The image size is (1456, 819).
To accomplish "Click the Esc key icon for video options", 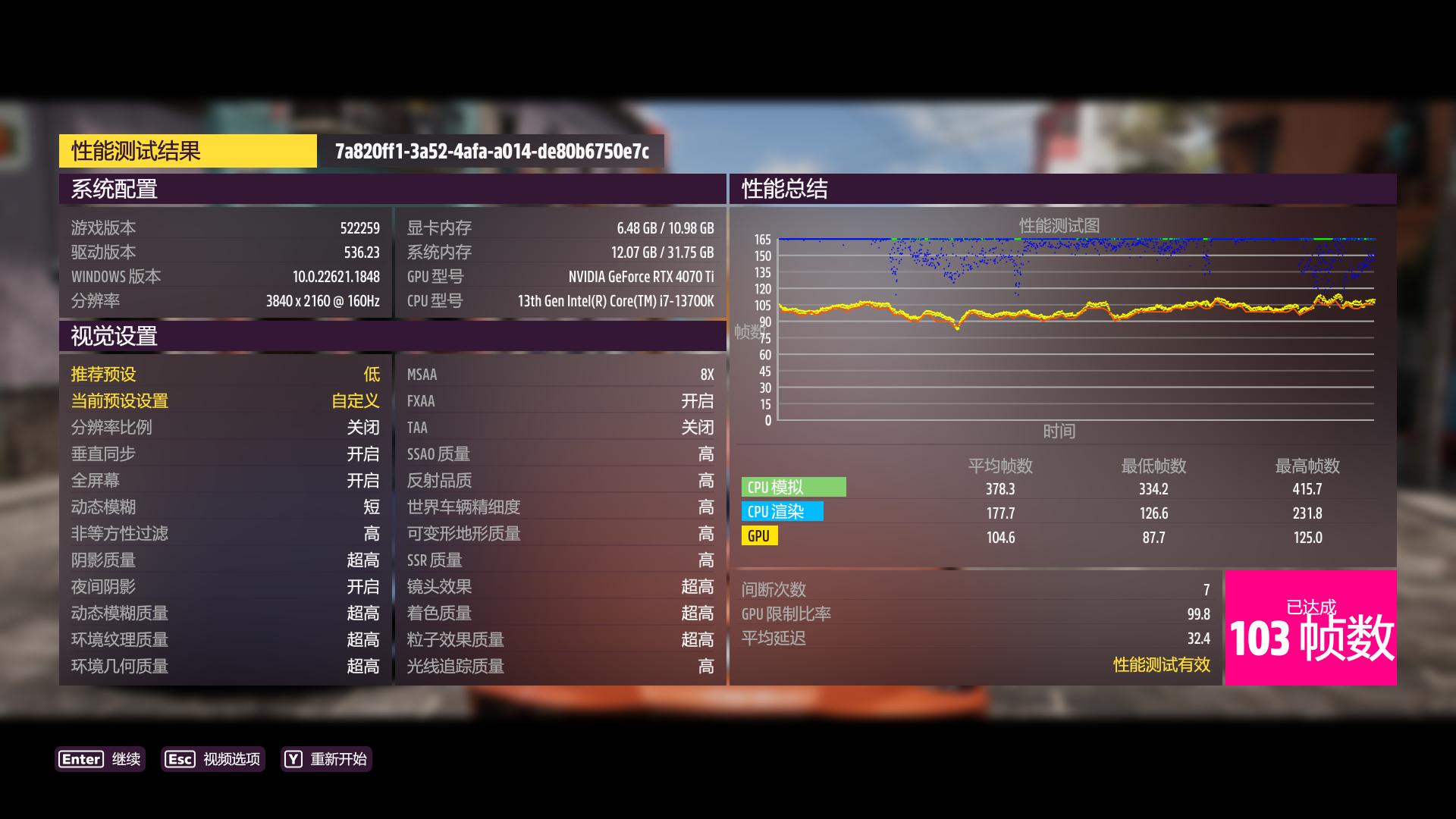I will coord(179,759).
